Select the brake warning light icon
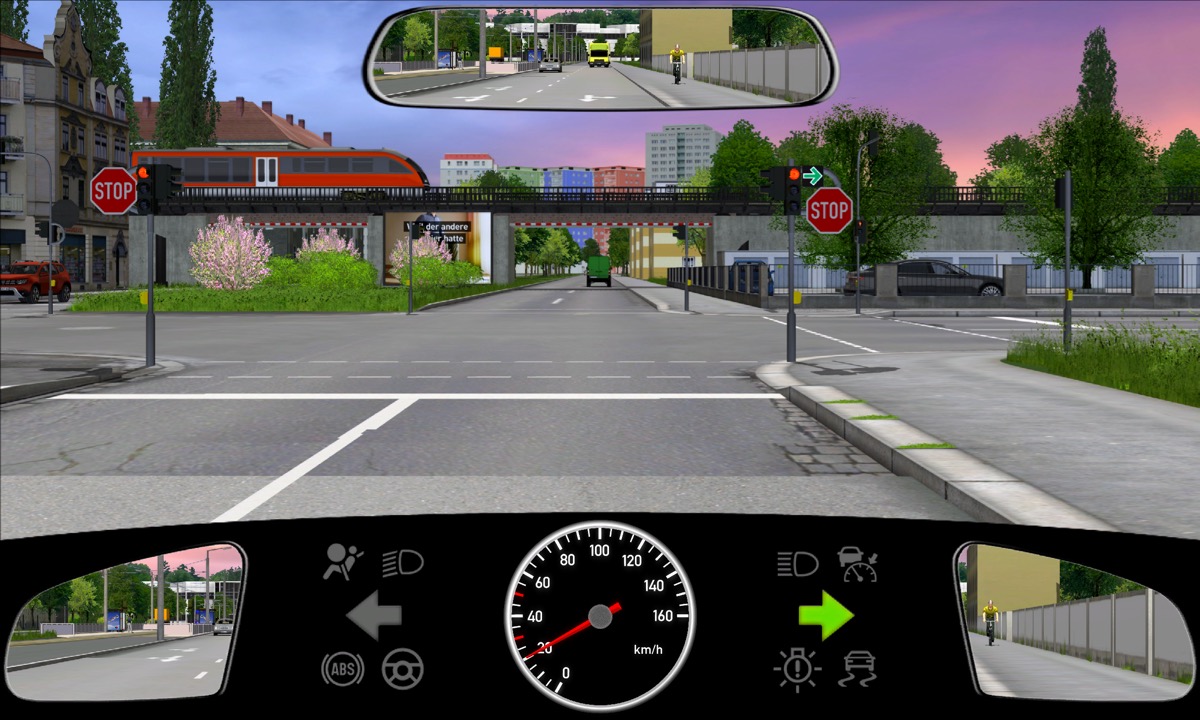 [797, 668]
